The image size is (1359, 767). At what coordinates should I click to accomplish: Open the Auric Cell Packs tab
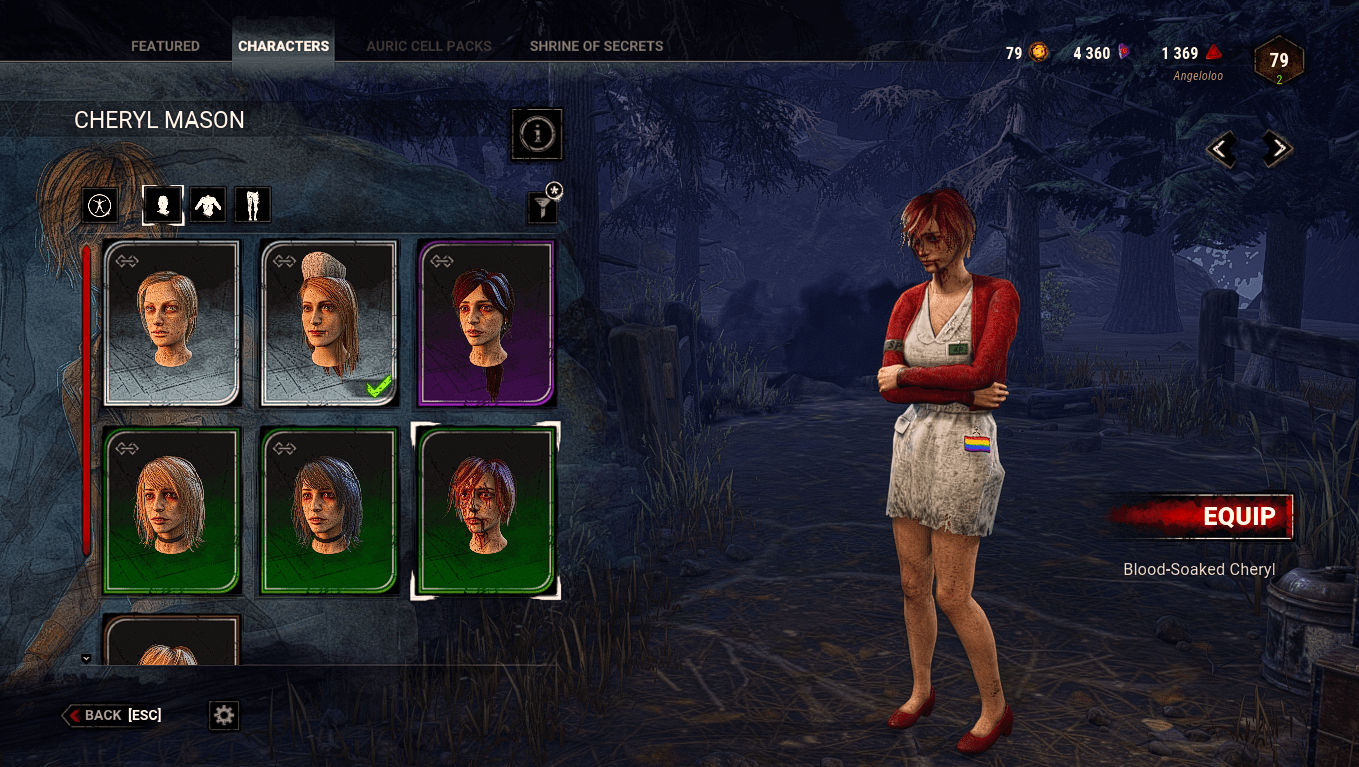[x=431, y=46]
